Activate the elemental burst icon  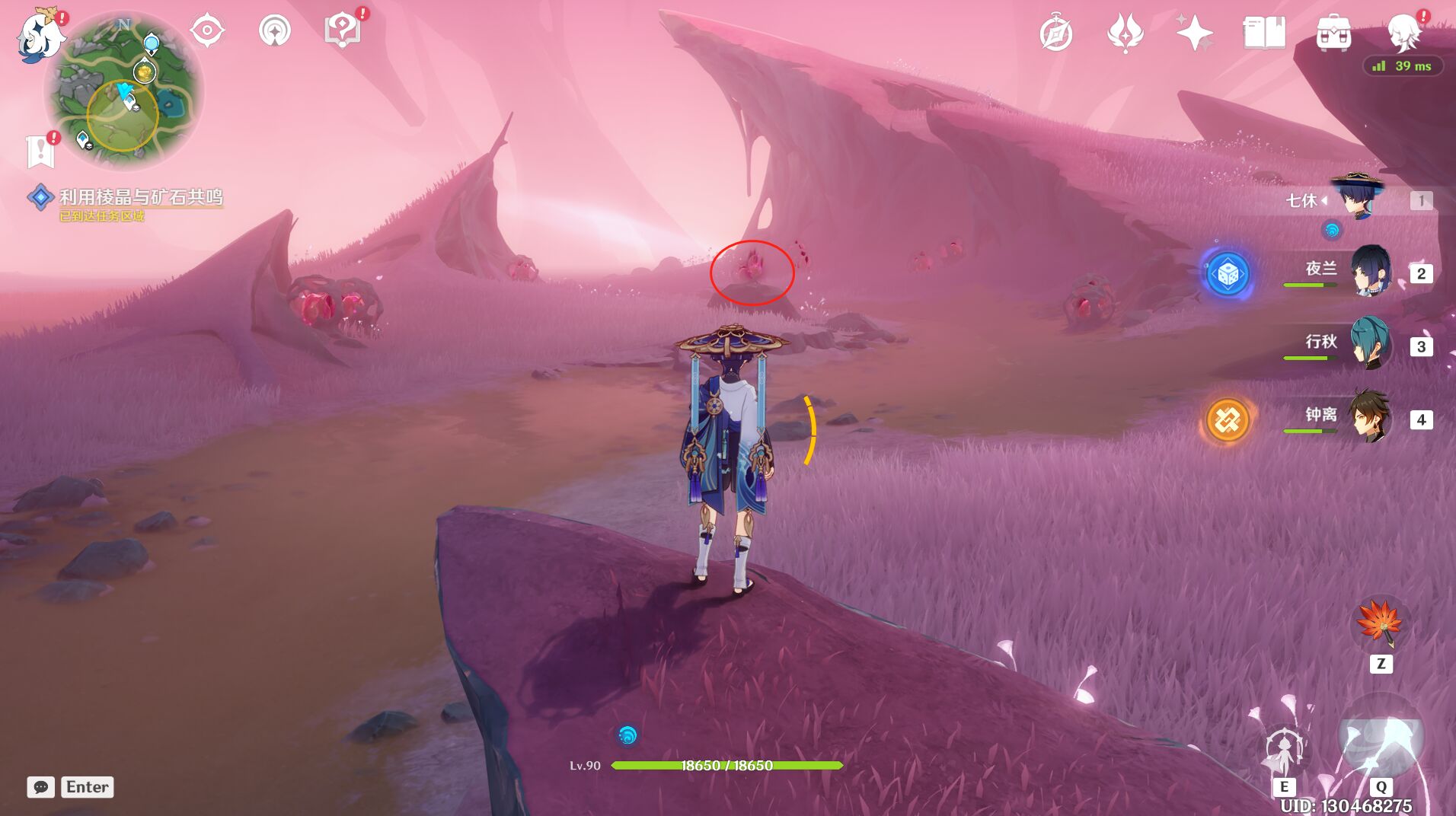(1380, 737)
